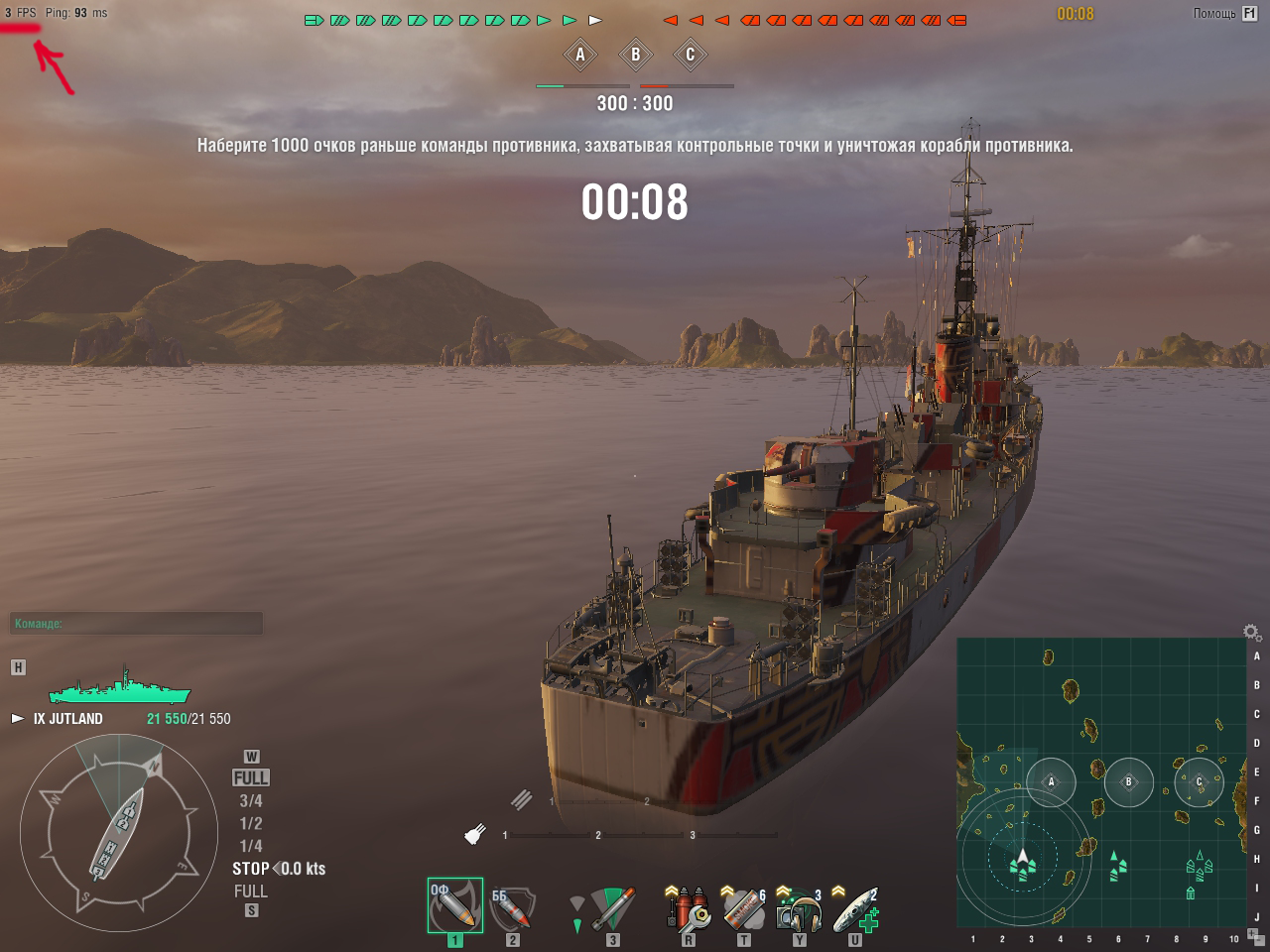Select the torpedo launcher weapon

point(612,907)
